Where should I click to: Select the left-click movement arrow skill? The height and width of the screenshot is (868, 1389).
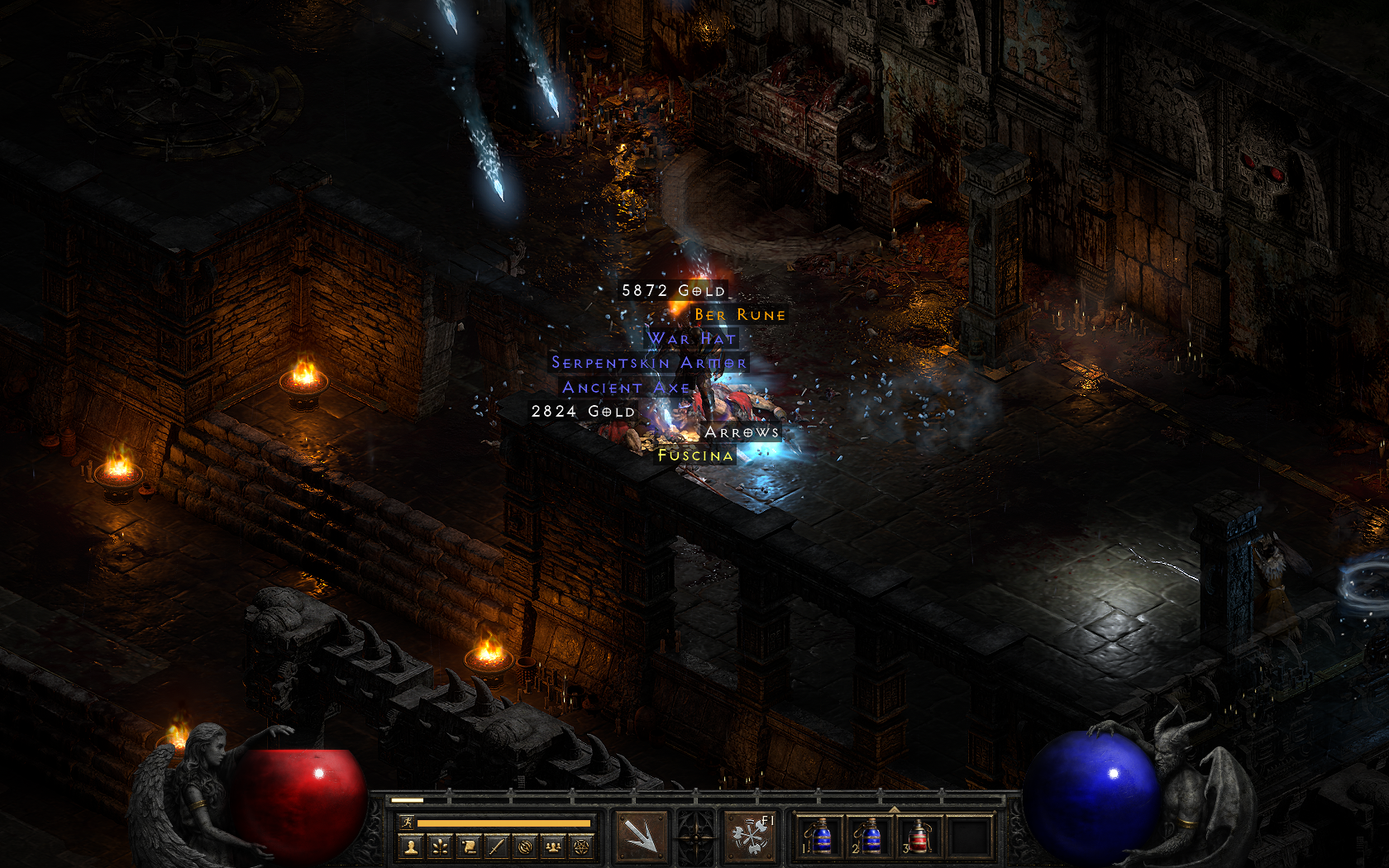640,838
